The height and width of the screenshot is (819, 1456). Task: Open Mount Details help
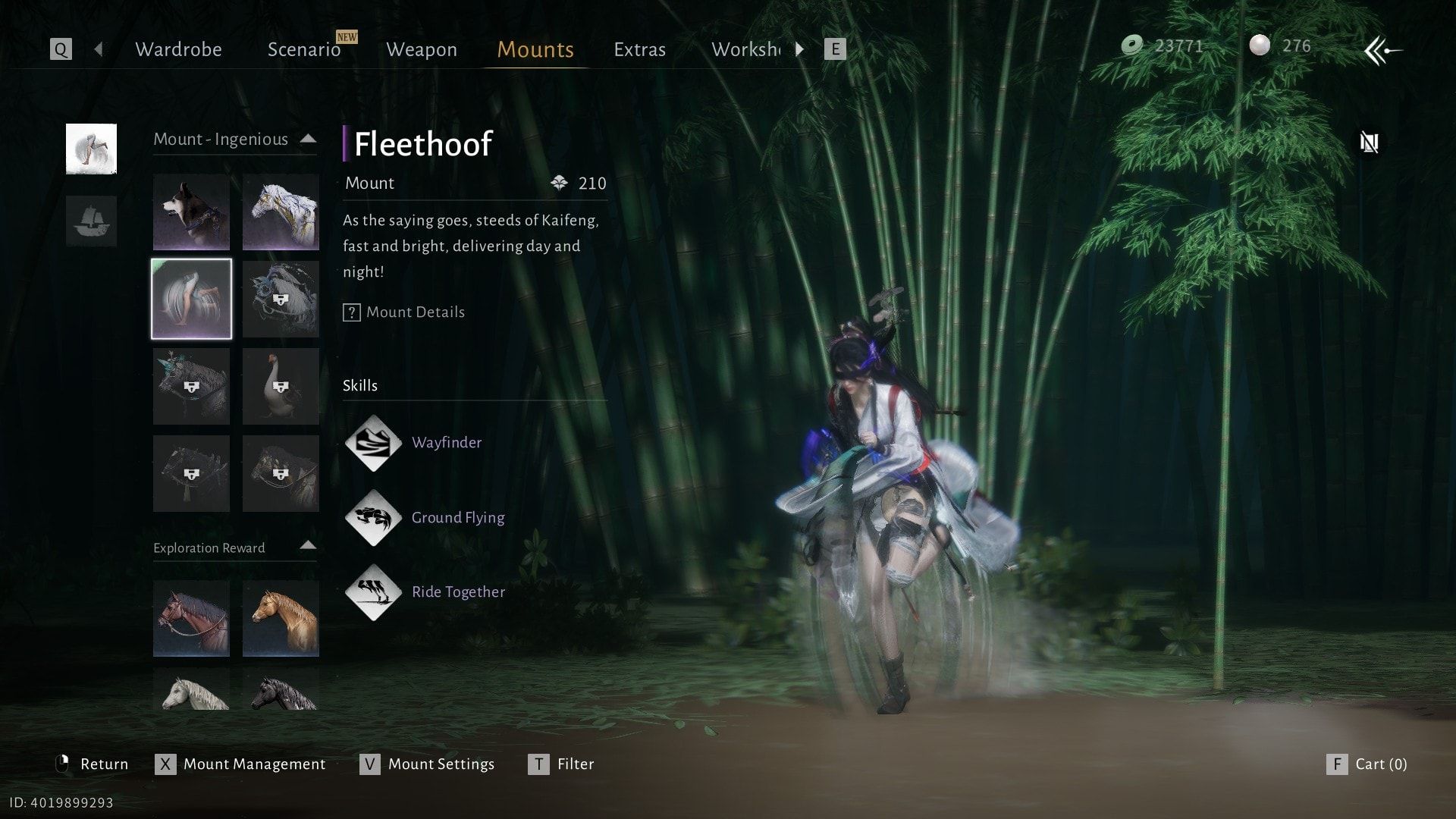404,312
